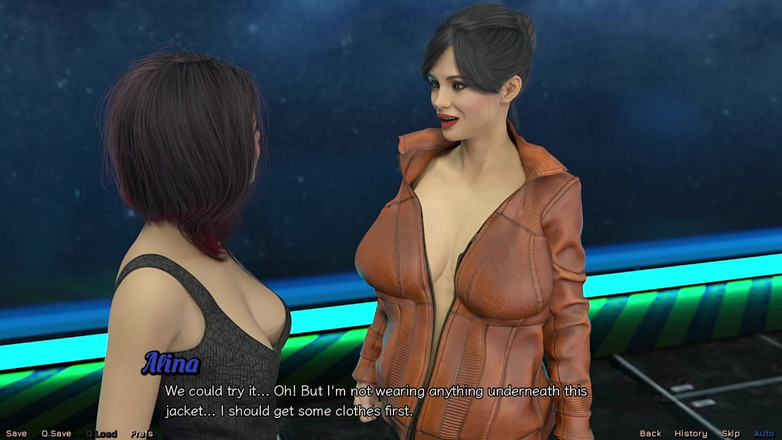Screen dimensions: 782x440
Task: Open the Prefs settings
Action: click(x=141, y=434)
